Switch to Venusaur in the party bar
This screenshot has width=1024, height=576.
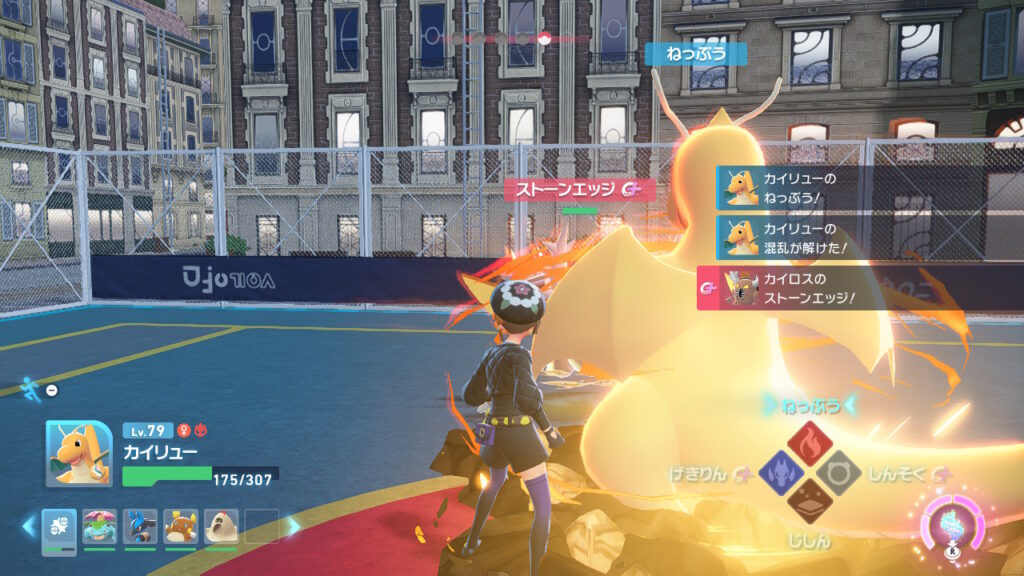[x=99, y=526]
